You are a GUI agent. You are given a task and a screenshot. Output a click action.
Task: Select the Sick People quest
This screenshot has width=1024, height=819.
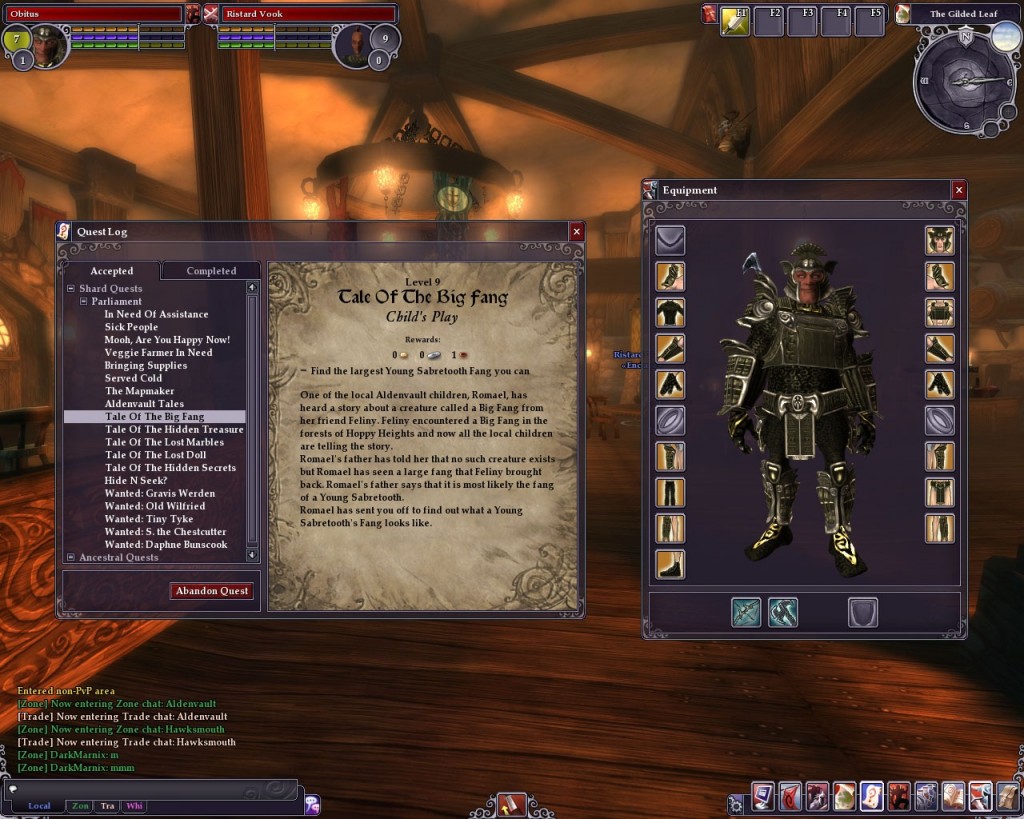[x=131, y=327]
